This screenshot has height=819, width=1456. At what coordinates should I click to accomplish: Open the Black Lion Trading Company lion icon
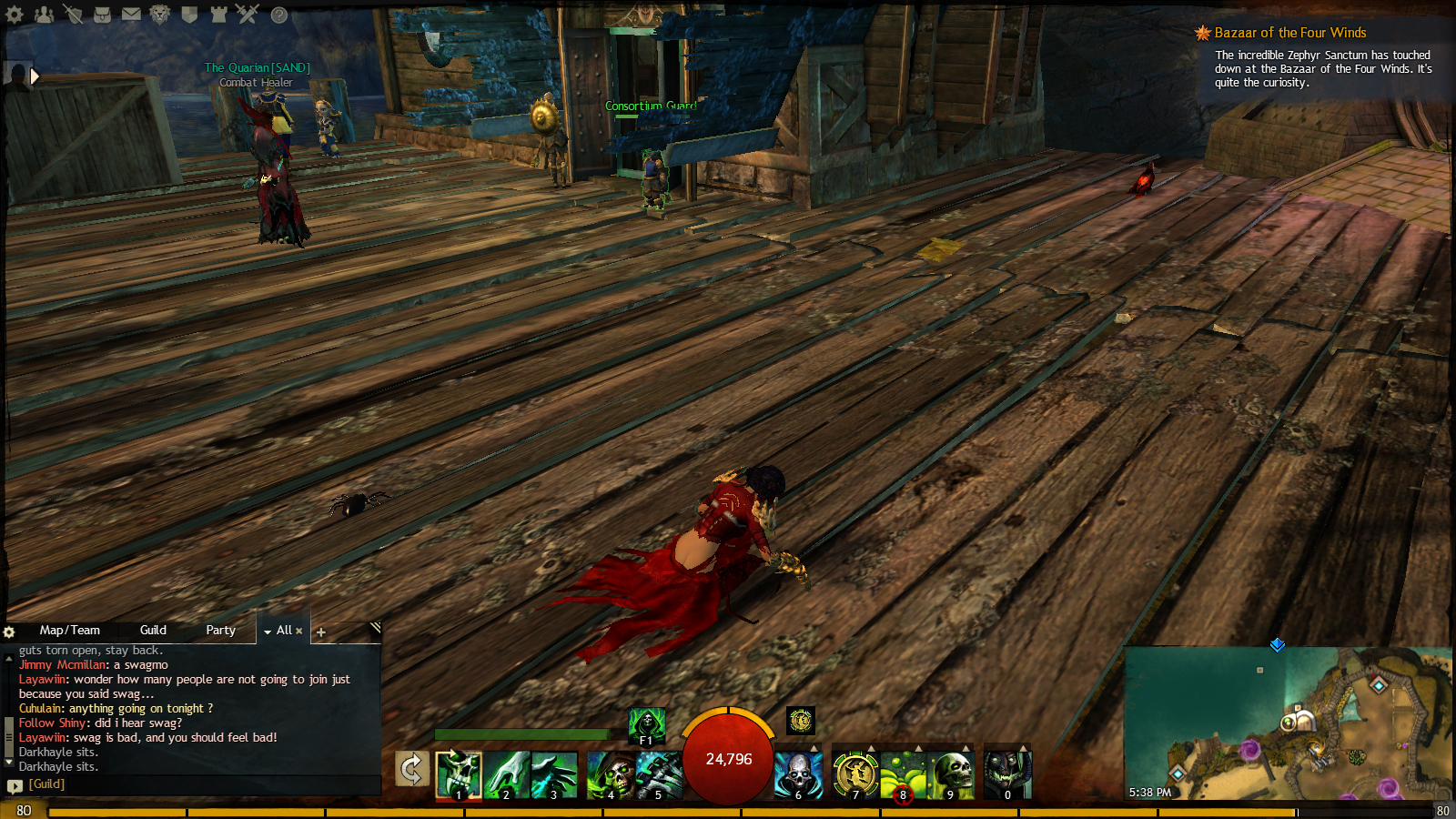click(x=160, y=15)
